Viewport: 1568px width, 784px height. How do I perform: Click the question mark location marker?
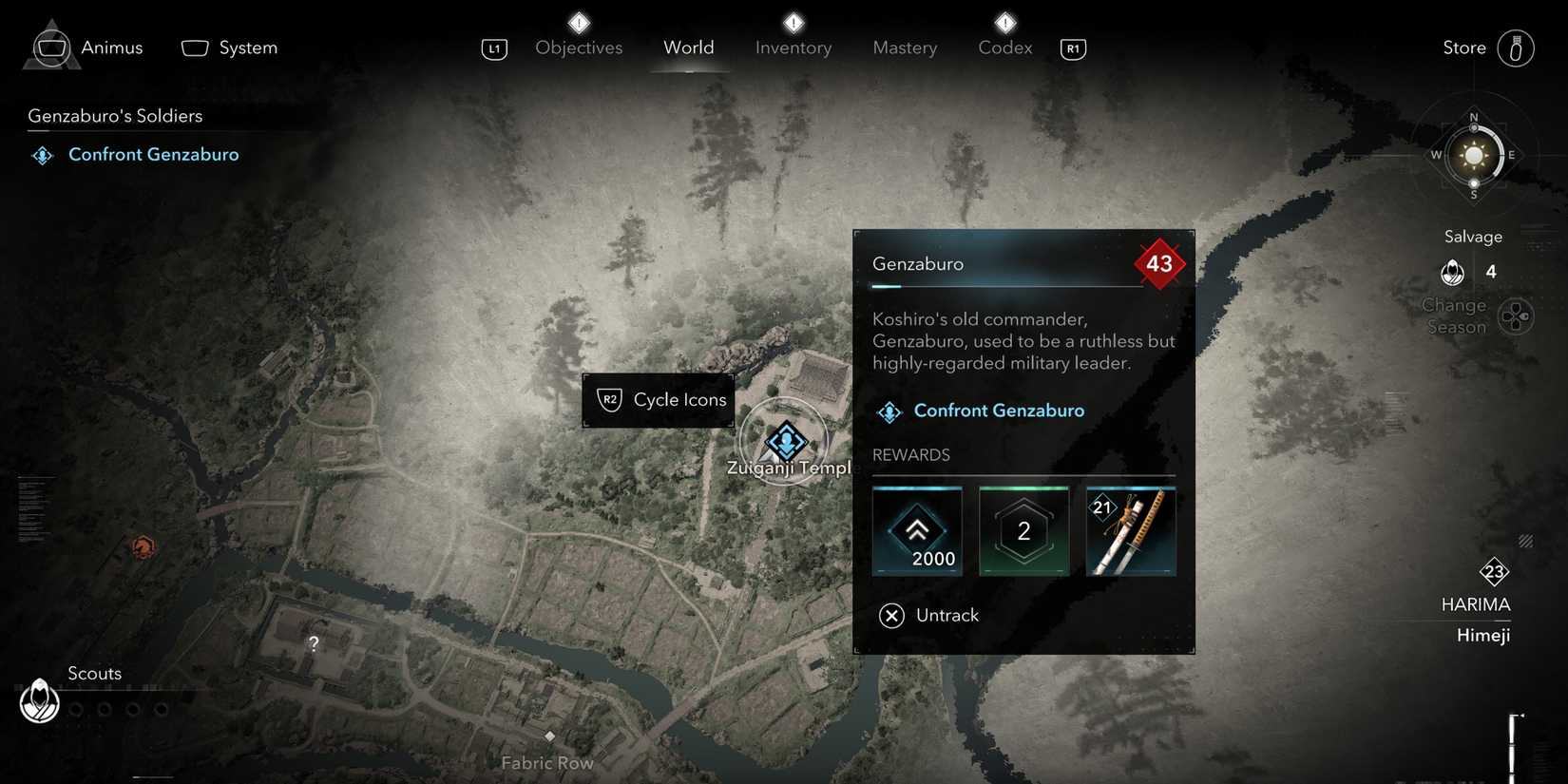point(314,644)
